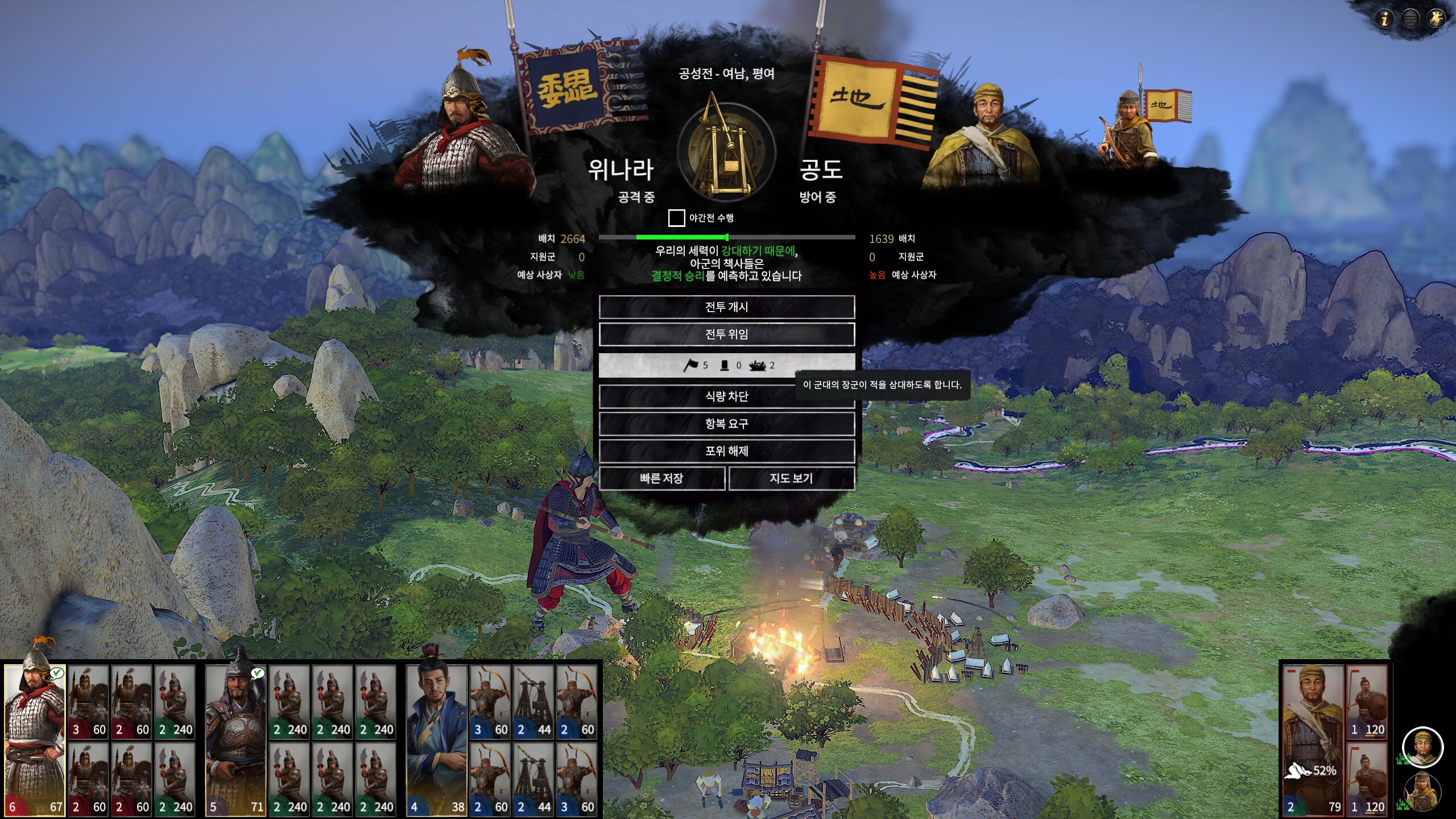Delegate the battle via 전투 위임

[x=726, y=334]
